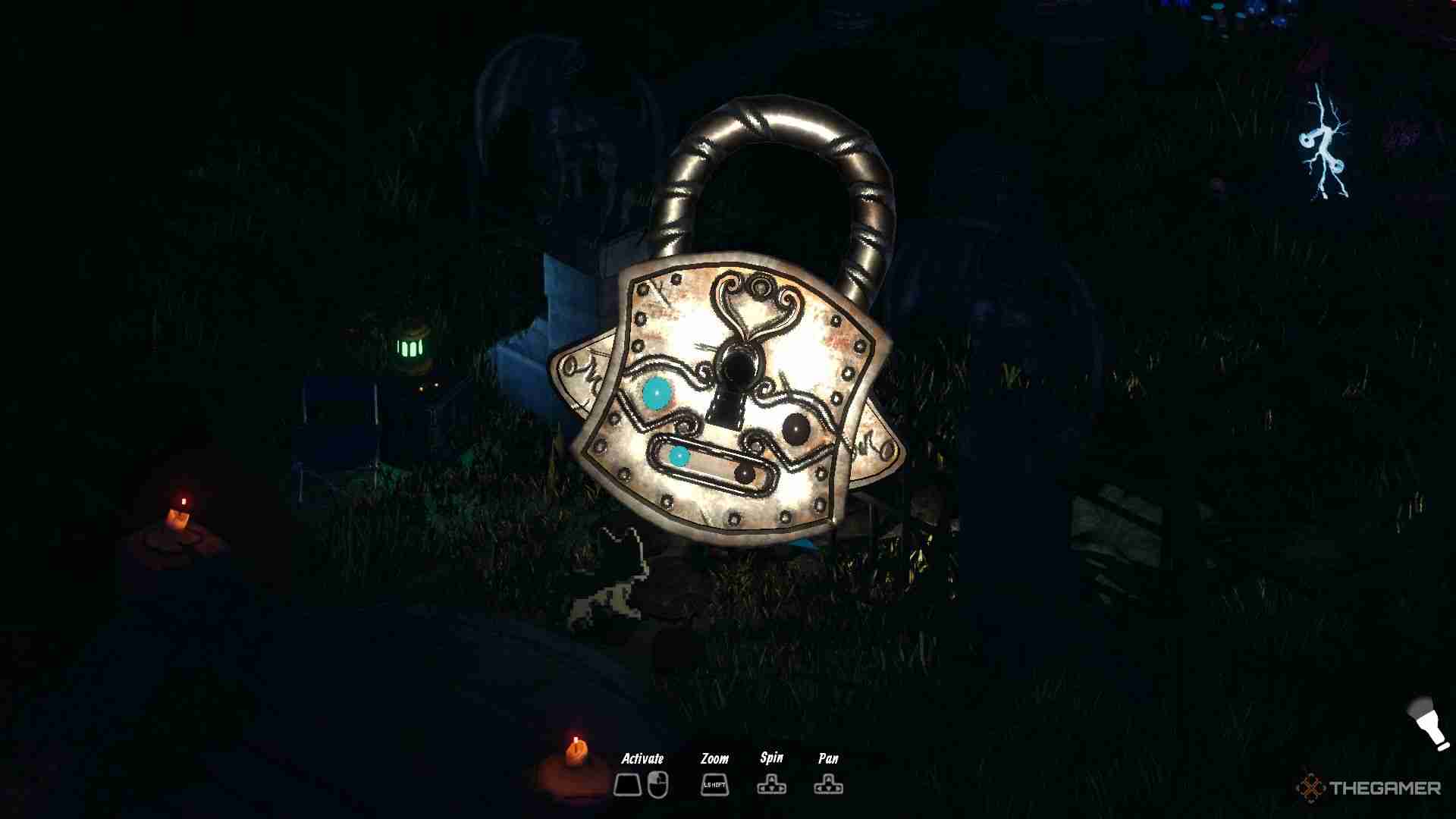The width and height of the screenshot is (1456, 819).
Task: Click the large turquoise stud on the padlock
Action: click(x=657, y=393)
